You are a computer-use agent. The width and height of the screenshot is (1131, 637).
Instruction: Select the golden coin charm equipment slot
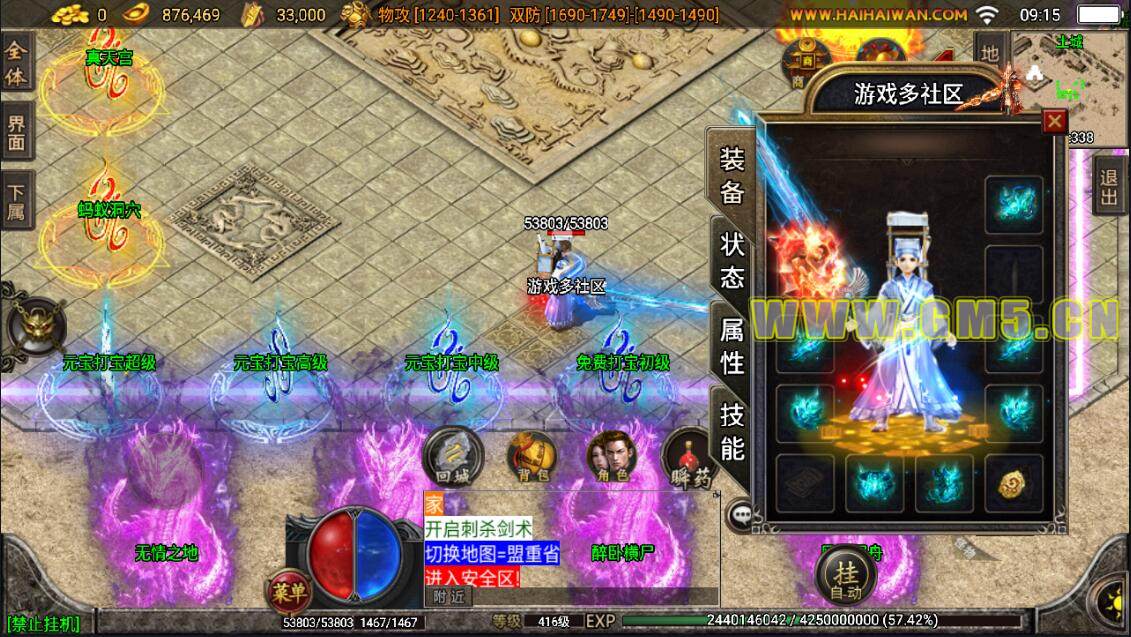(x=1013, y=483)
